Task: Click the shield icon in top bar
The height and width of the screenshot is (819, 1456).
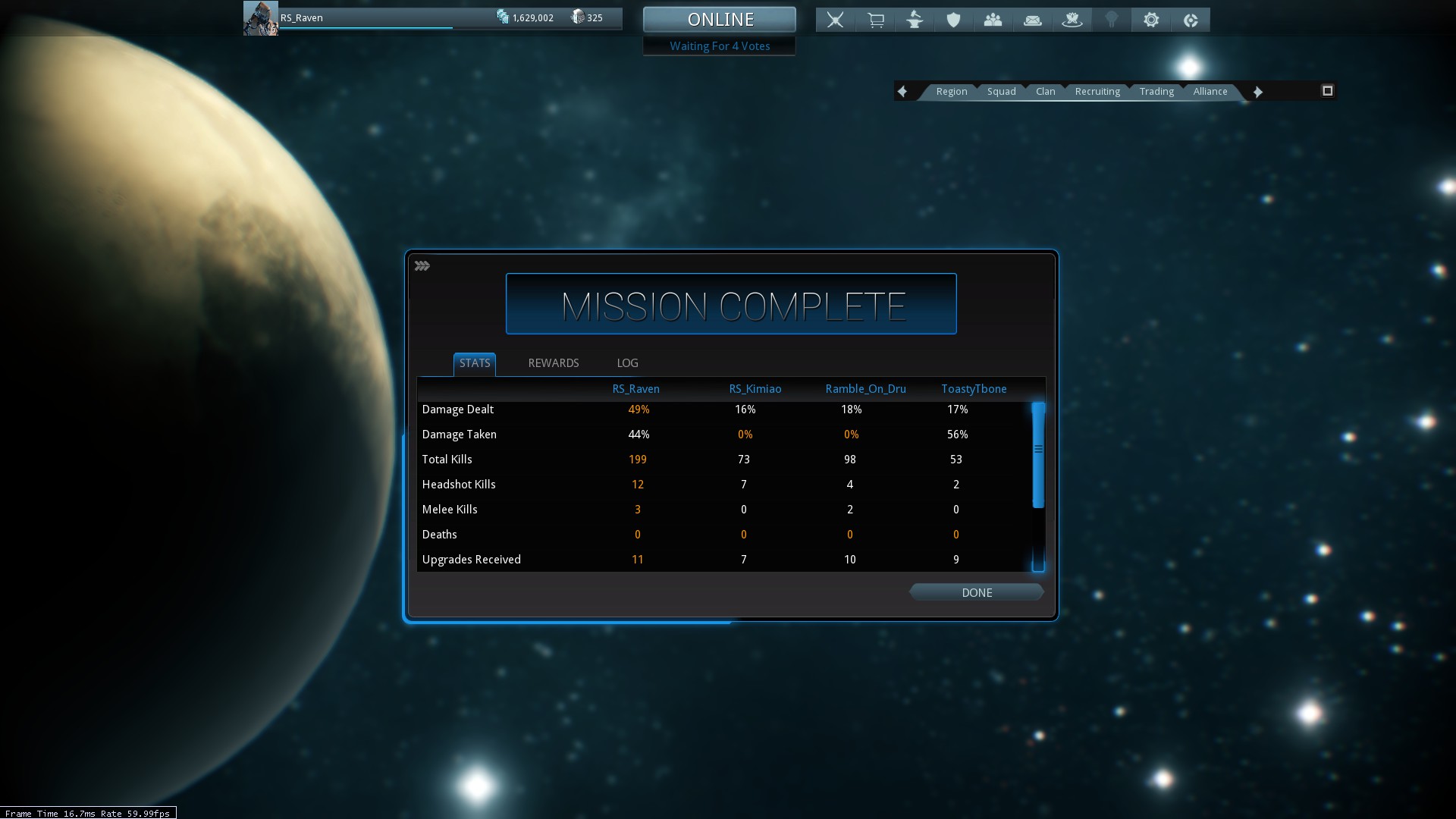Action: point(954,20)
